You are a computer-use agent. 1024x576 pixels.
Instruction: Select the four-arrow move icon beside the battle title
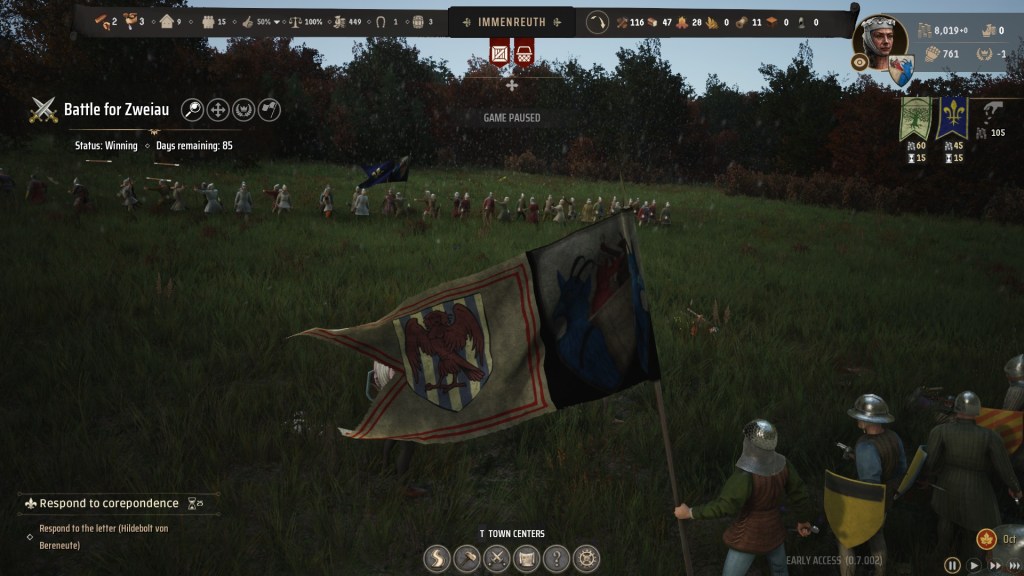tap(218, 110)
